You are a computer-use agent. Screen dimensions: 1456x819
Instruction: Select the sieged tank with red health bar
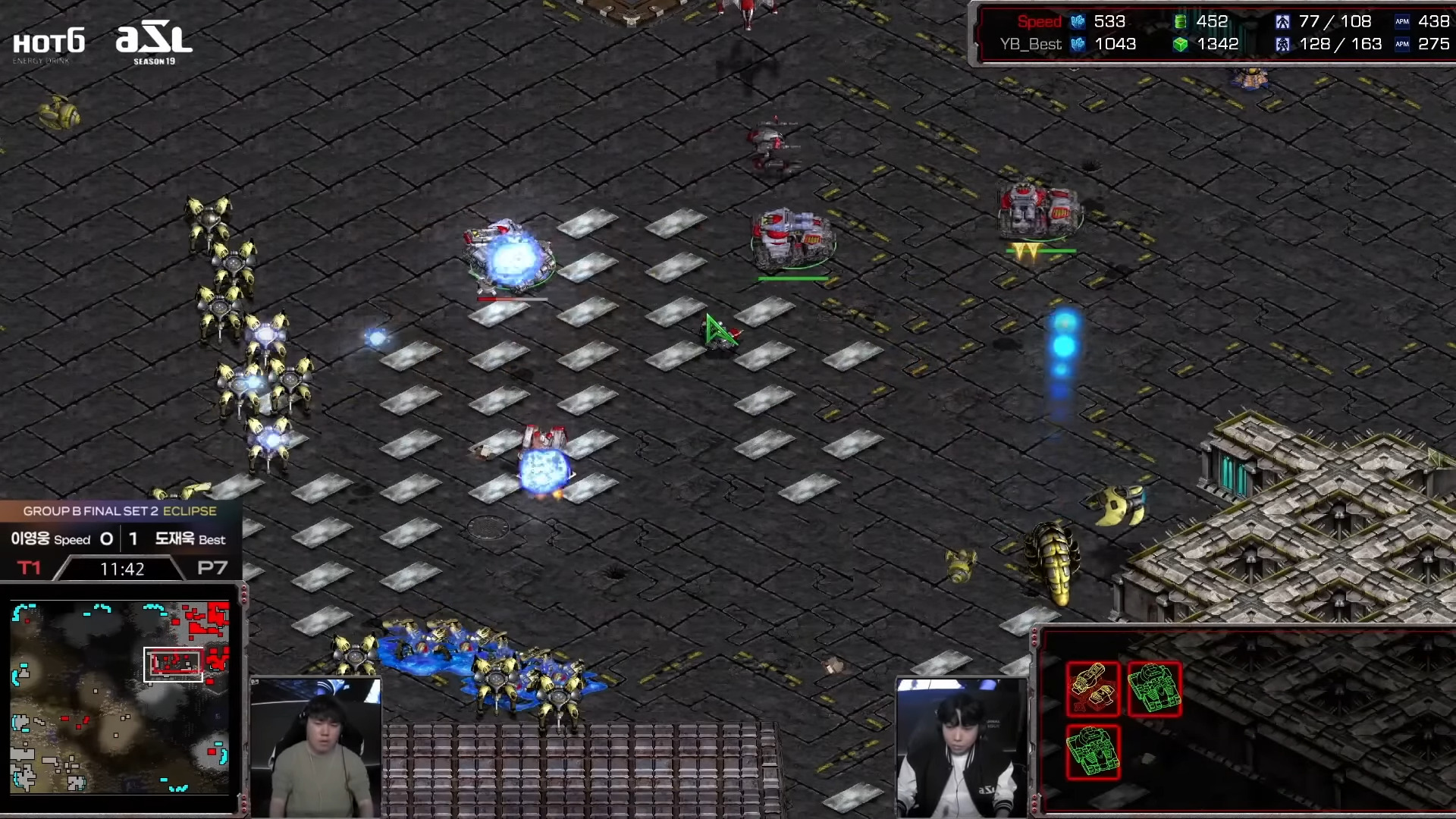click(x=510, y=256)
